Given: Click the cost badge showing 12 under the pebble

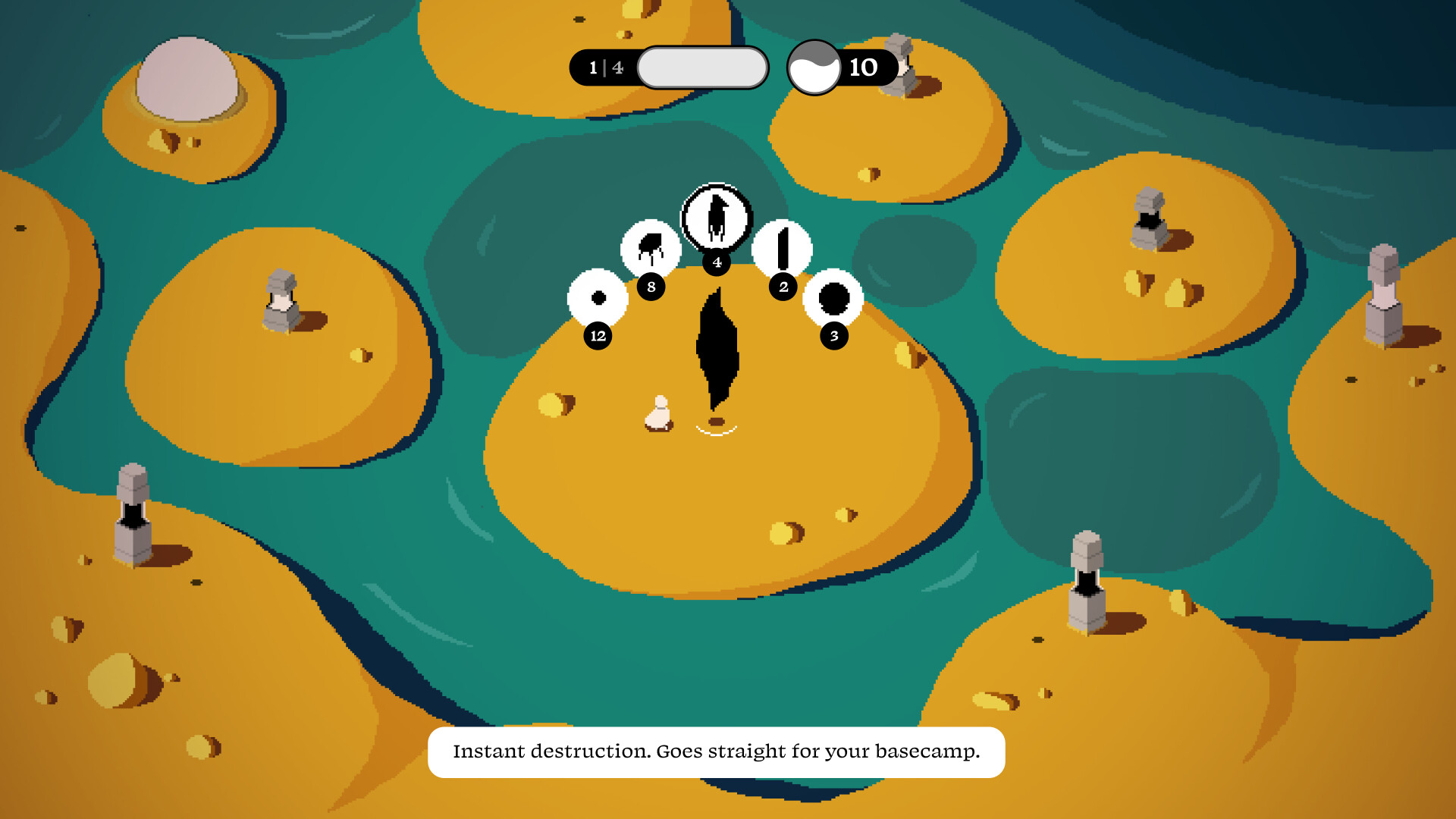Looking at the screenshot, I should [597, 335].
